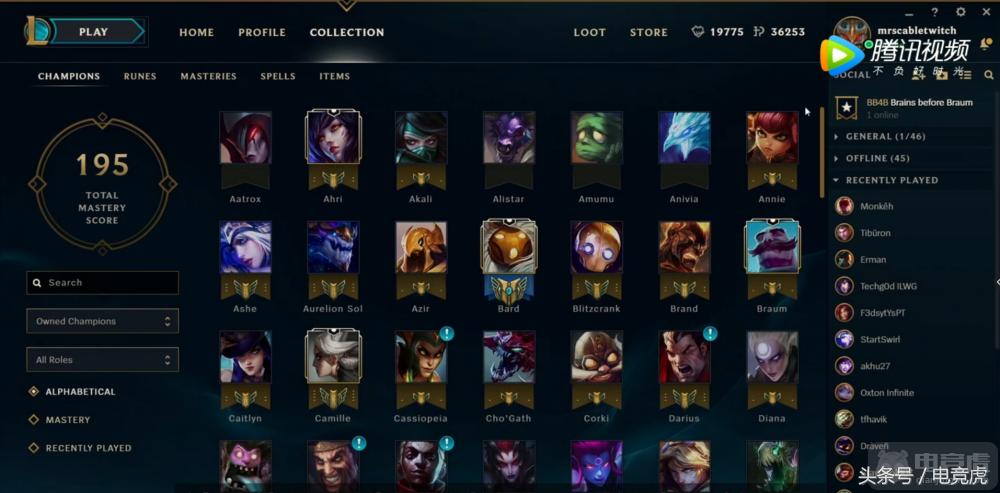Click the PLAY button
1000x493 pixels.
(95, 32)
